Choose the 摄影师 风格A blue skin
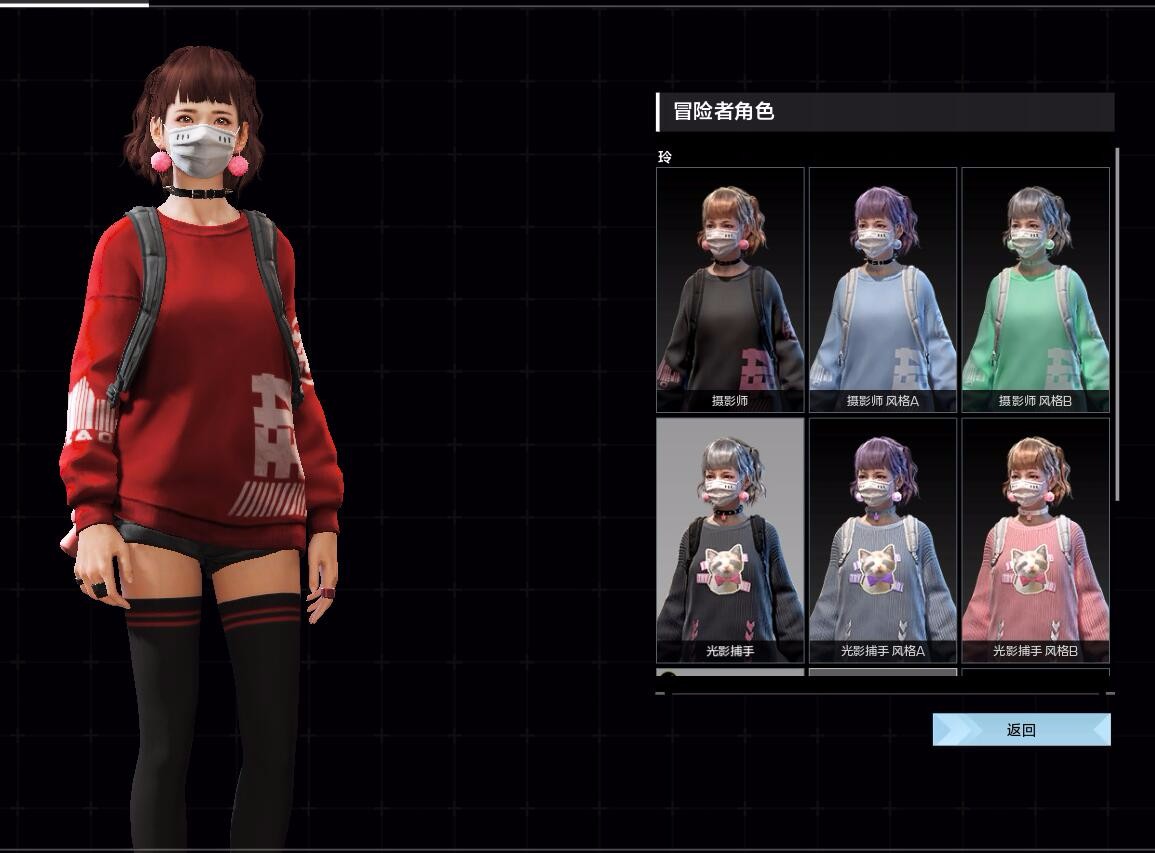The height and width of the screenshot is (853, 1155). click(882, 289)
